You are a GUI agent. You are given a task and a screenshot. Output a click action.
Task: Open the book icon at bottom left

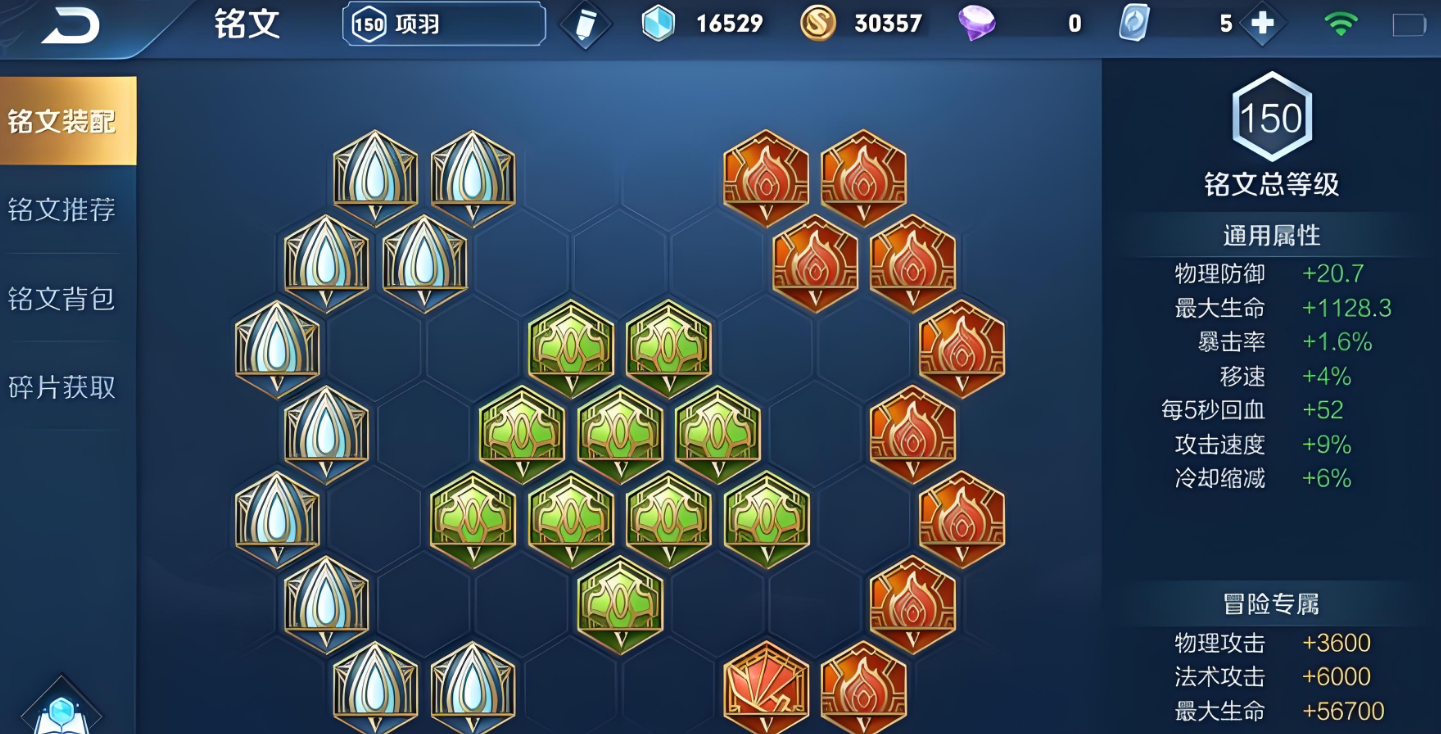pos(61,713)
